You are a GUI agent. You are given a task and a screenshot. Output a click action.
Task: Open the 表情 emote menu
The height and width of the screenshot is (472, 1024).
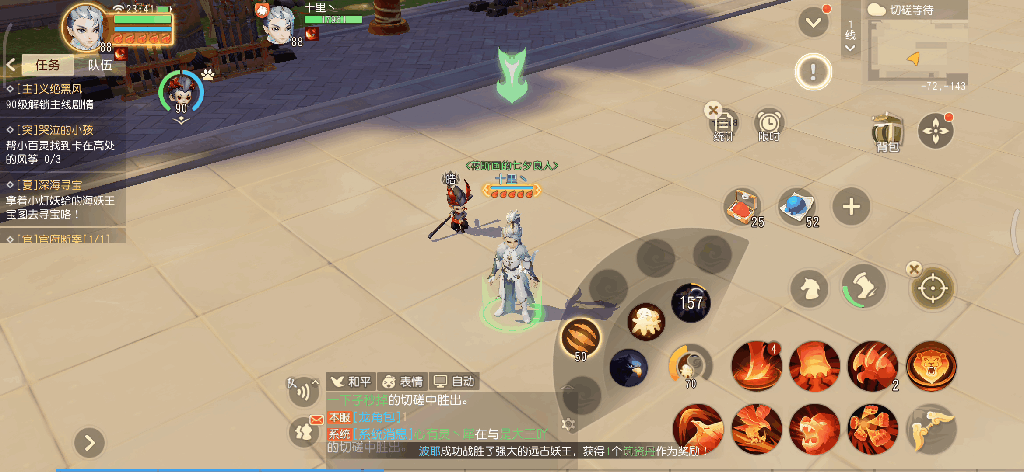(x=402, y=381)
